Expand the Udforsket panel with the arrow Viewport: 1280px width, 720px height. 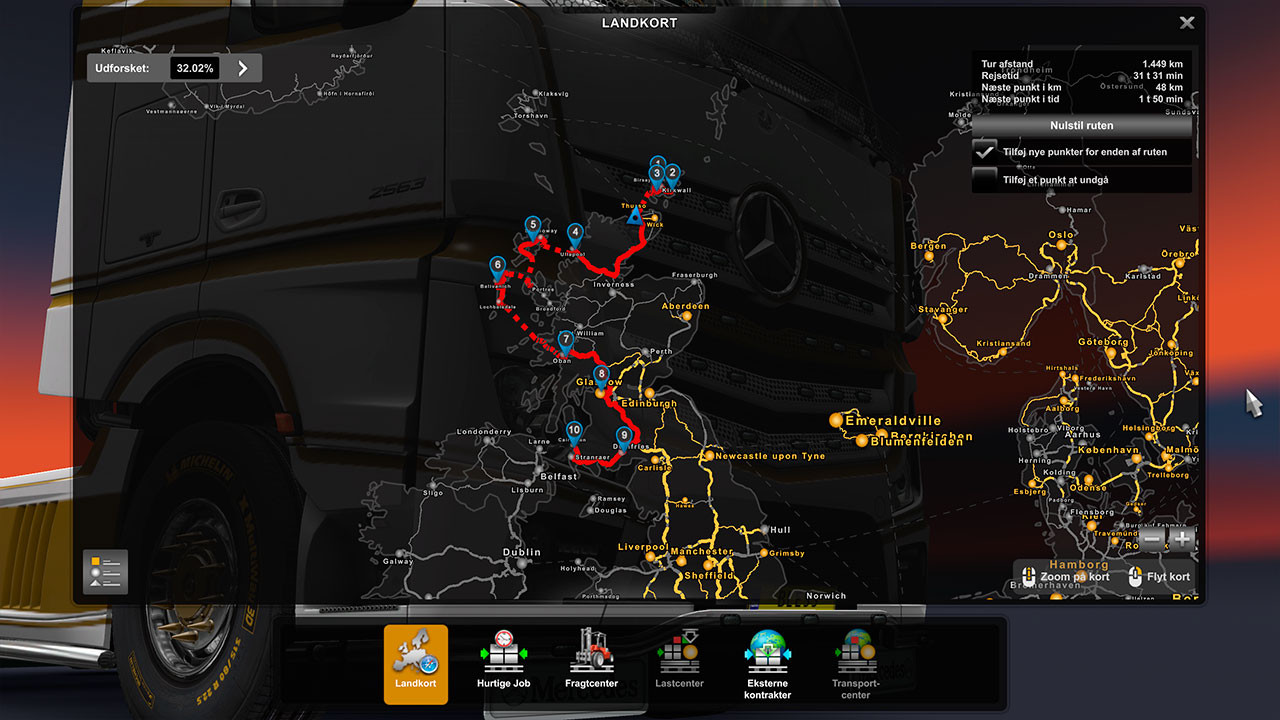point(242,68)
